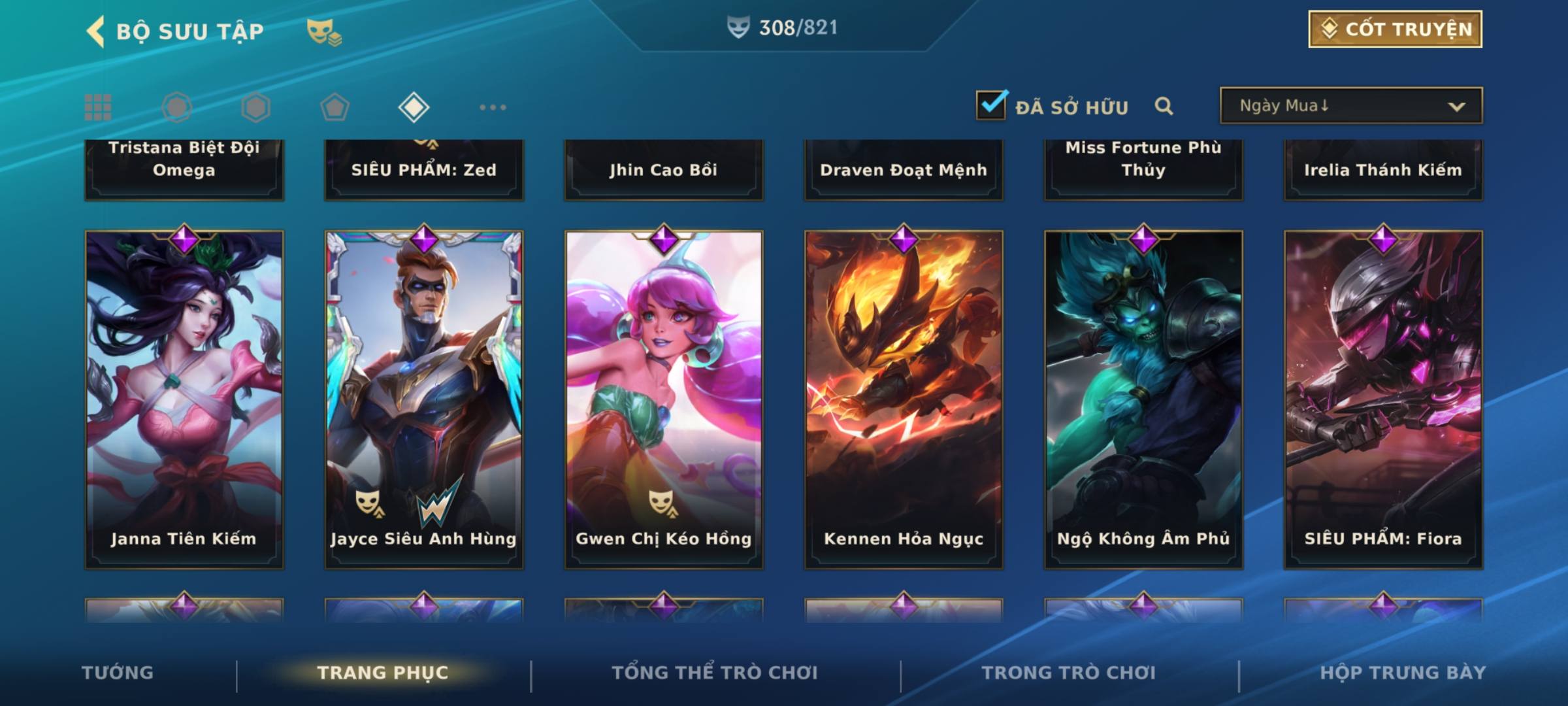The image size is (1568, 706).
Task: Open the Ngày Mua sort dropdown
Action: click(1350, 106)
